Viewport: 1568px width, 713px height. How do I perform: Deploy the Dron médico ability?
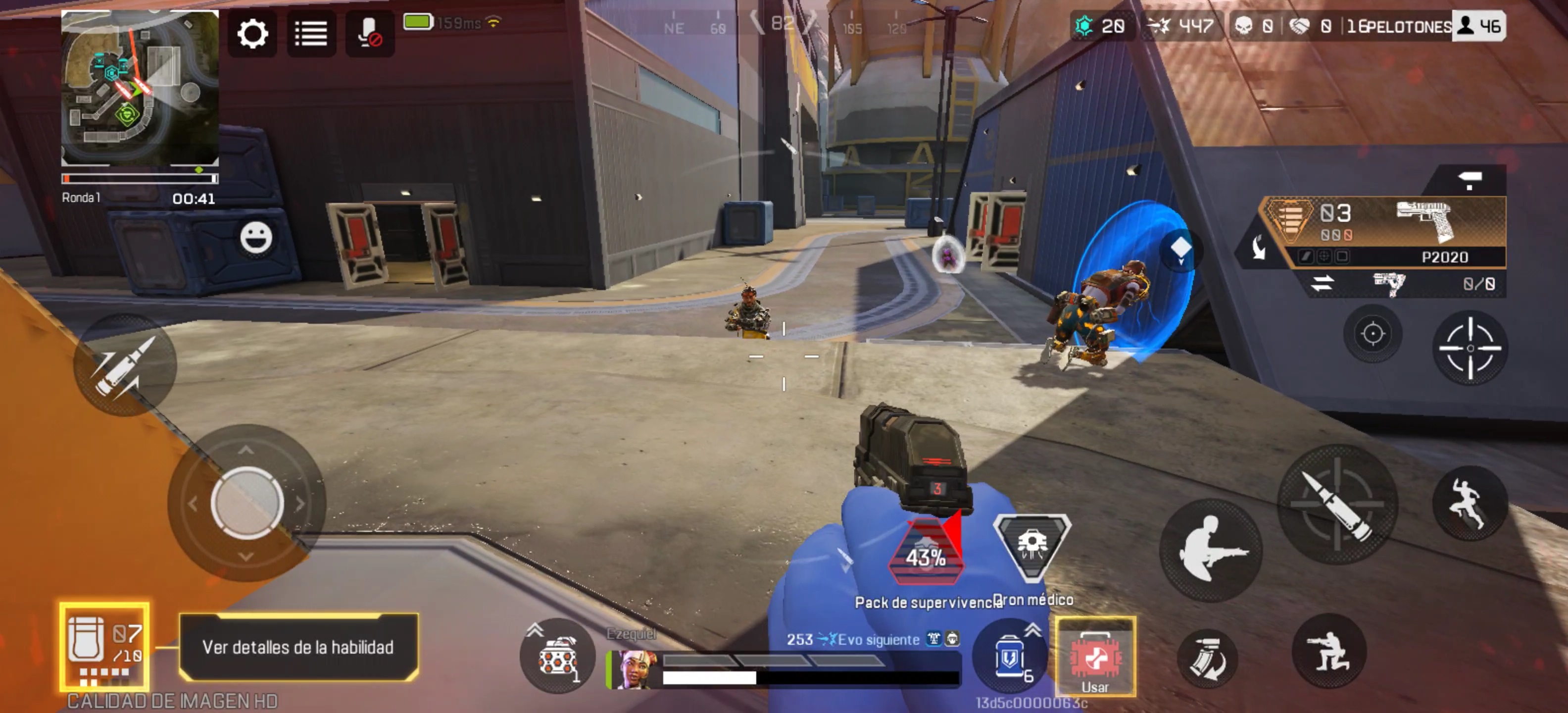coord(1032,546)
